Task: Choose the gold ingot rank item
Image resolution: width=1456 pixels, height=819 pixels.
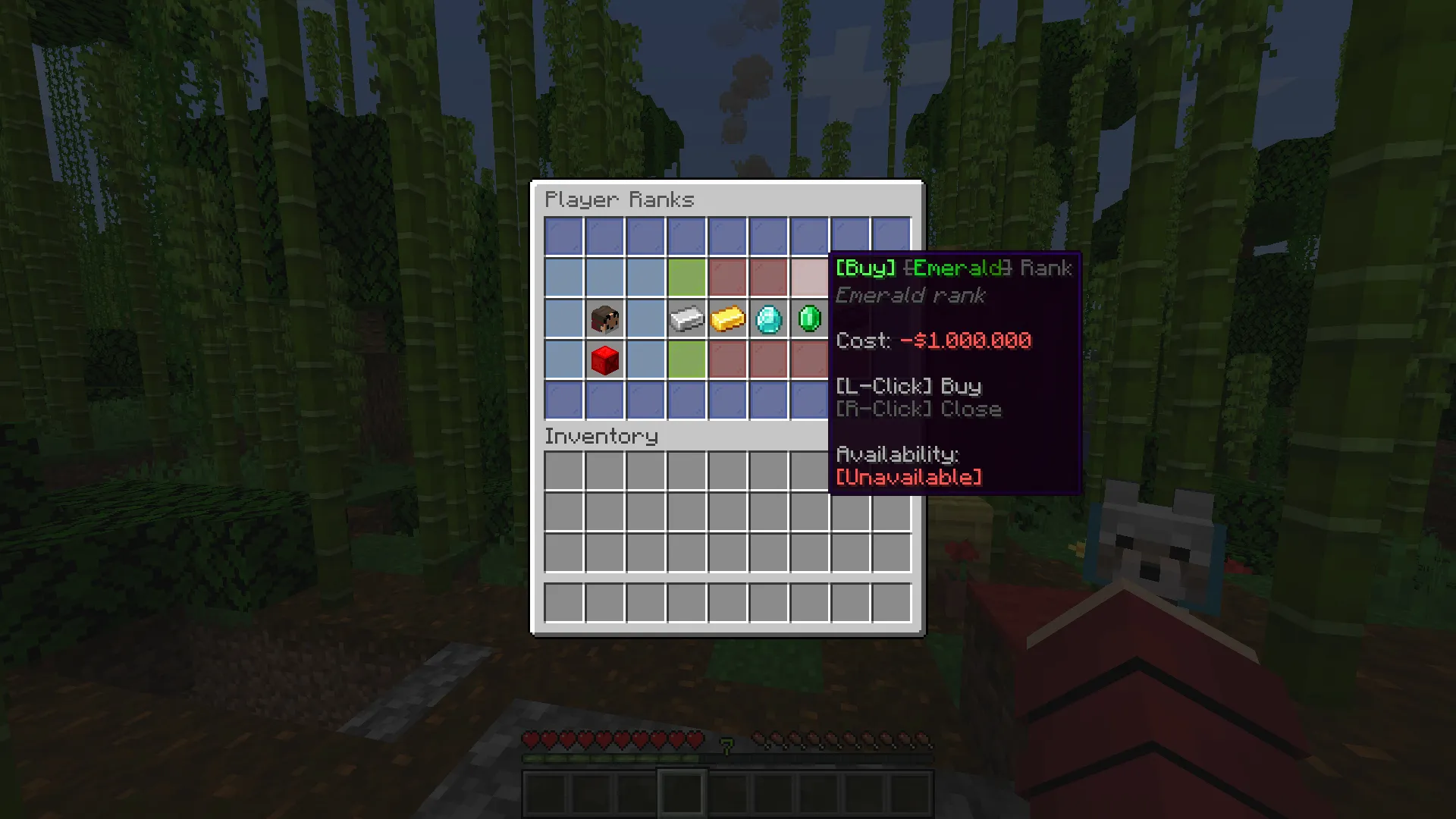Action: click(x=727, y=318)
